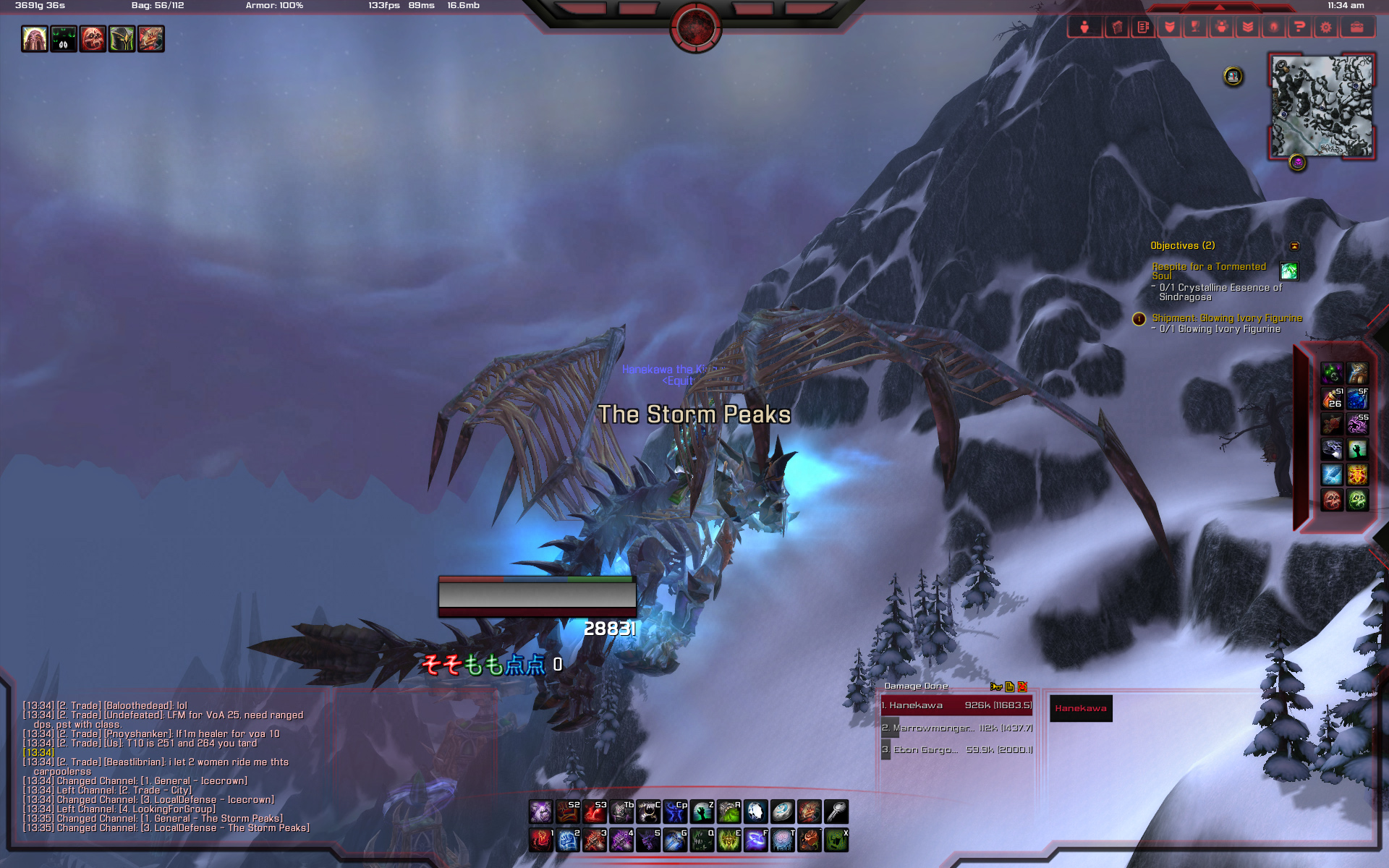
Task: Open the gear-shaped game menu button
Action: [x=1325, y=27]
